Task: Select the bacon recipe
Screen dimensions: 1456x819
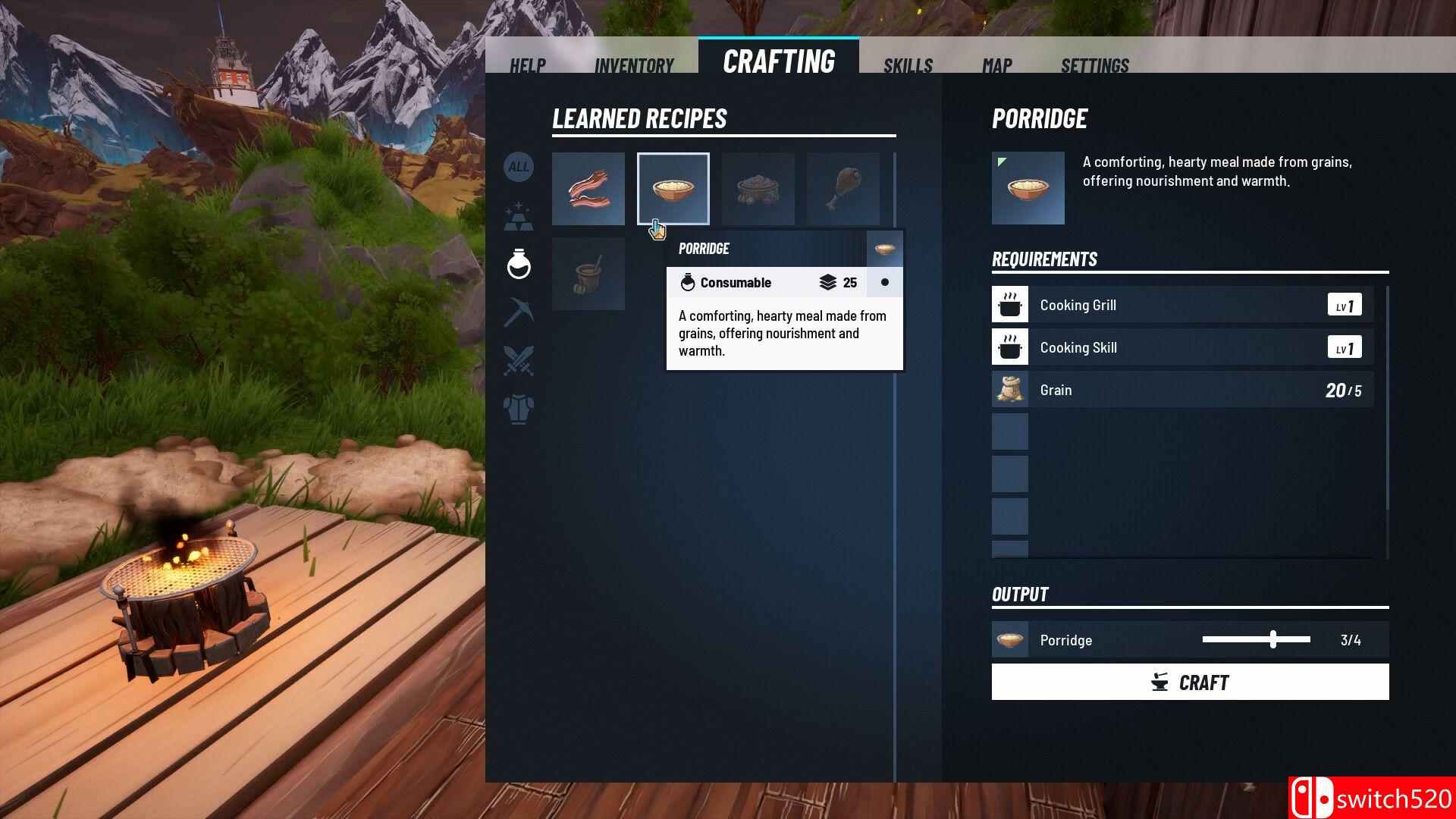Action: pos(588,189)
